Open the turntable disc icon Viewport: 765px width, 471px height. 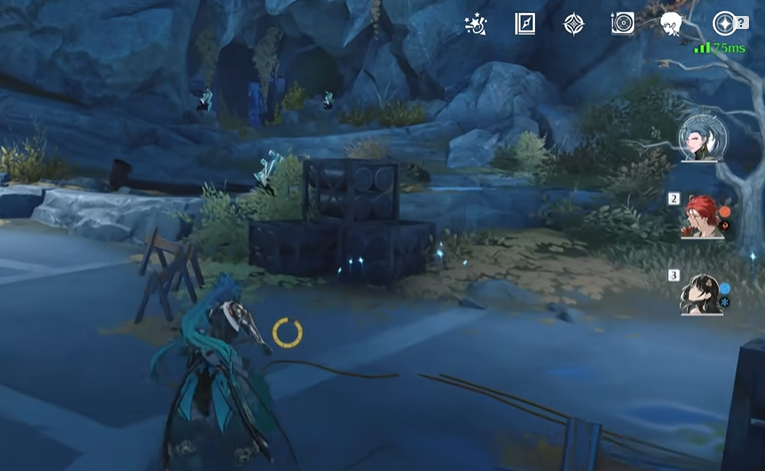coord(622,24)
